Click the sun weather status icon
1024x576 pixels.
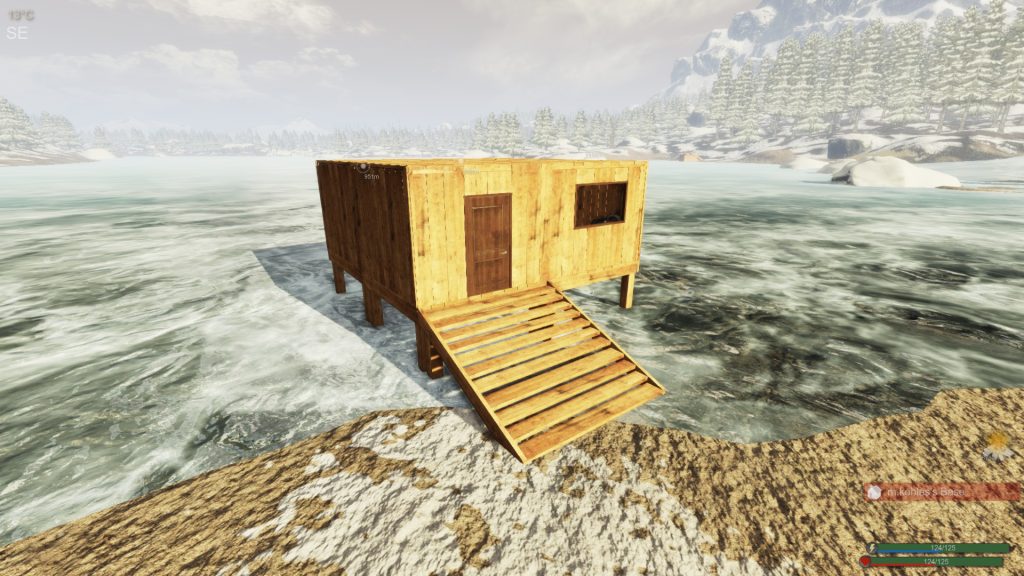(997, 446)
